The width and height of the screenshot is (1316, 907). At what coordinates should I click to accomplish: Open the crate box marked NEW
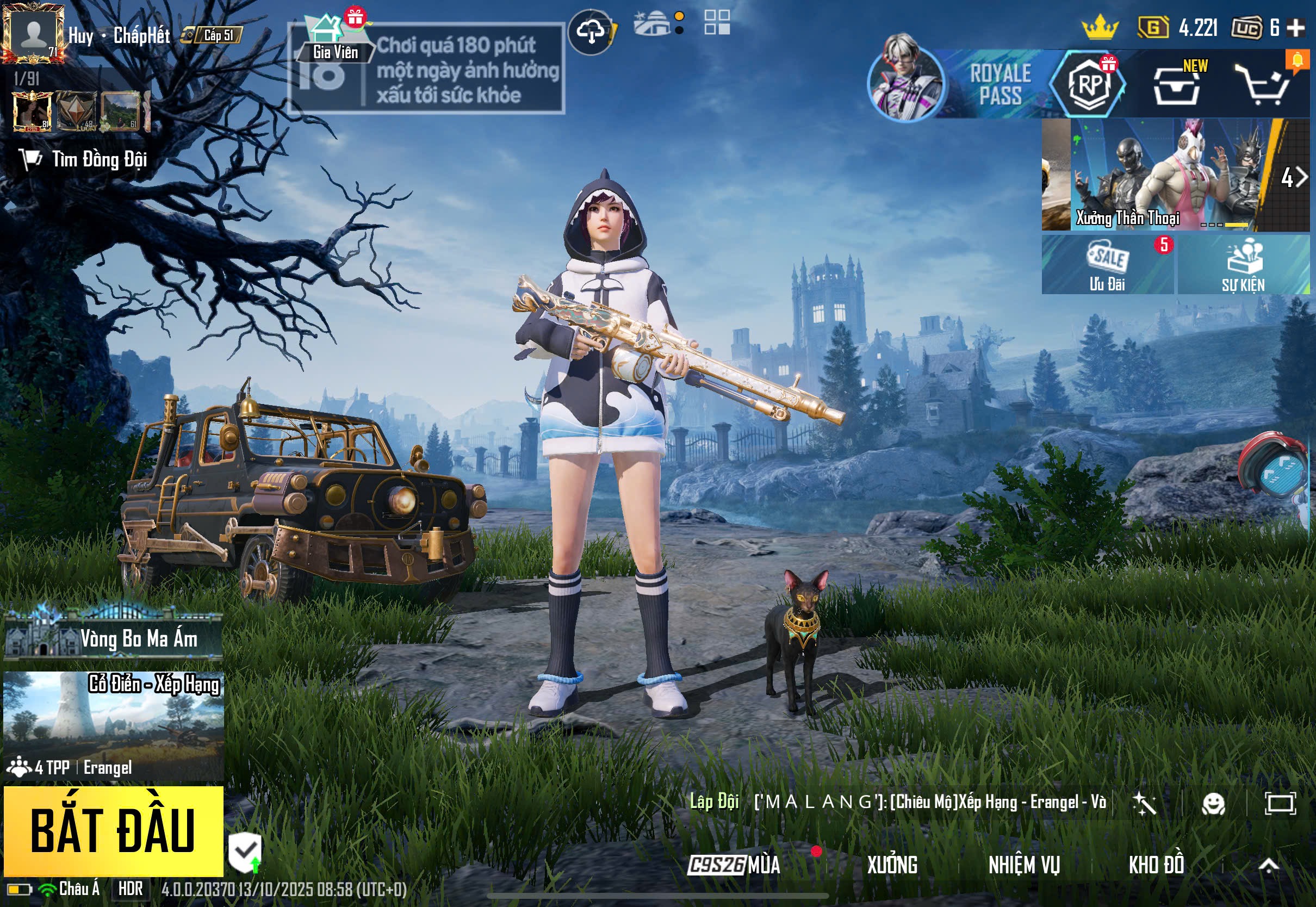(x=1177, y=86)
